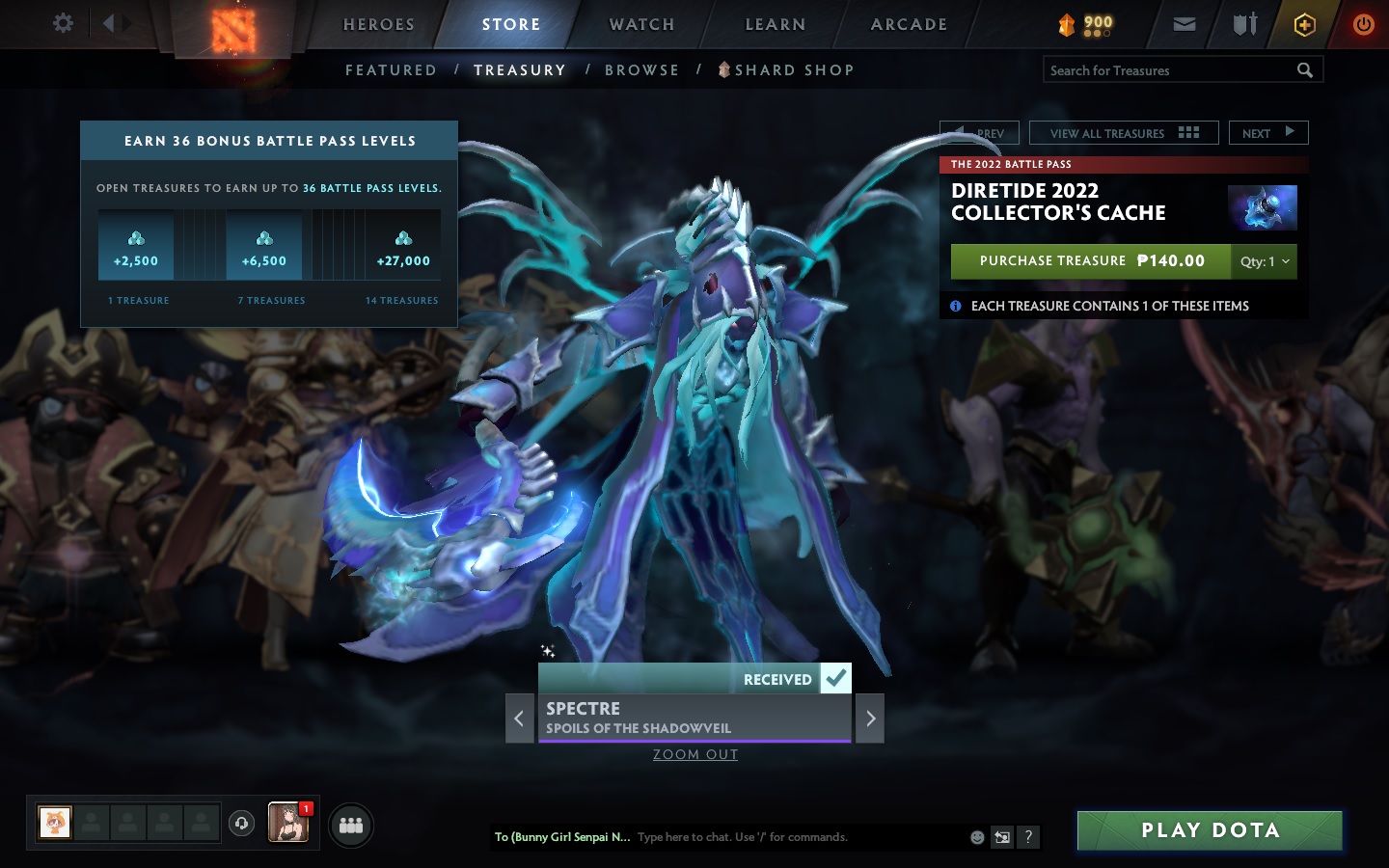Click the NEXT treasure arrow
1389x868 pixels.
tap(1268, 132)
